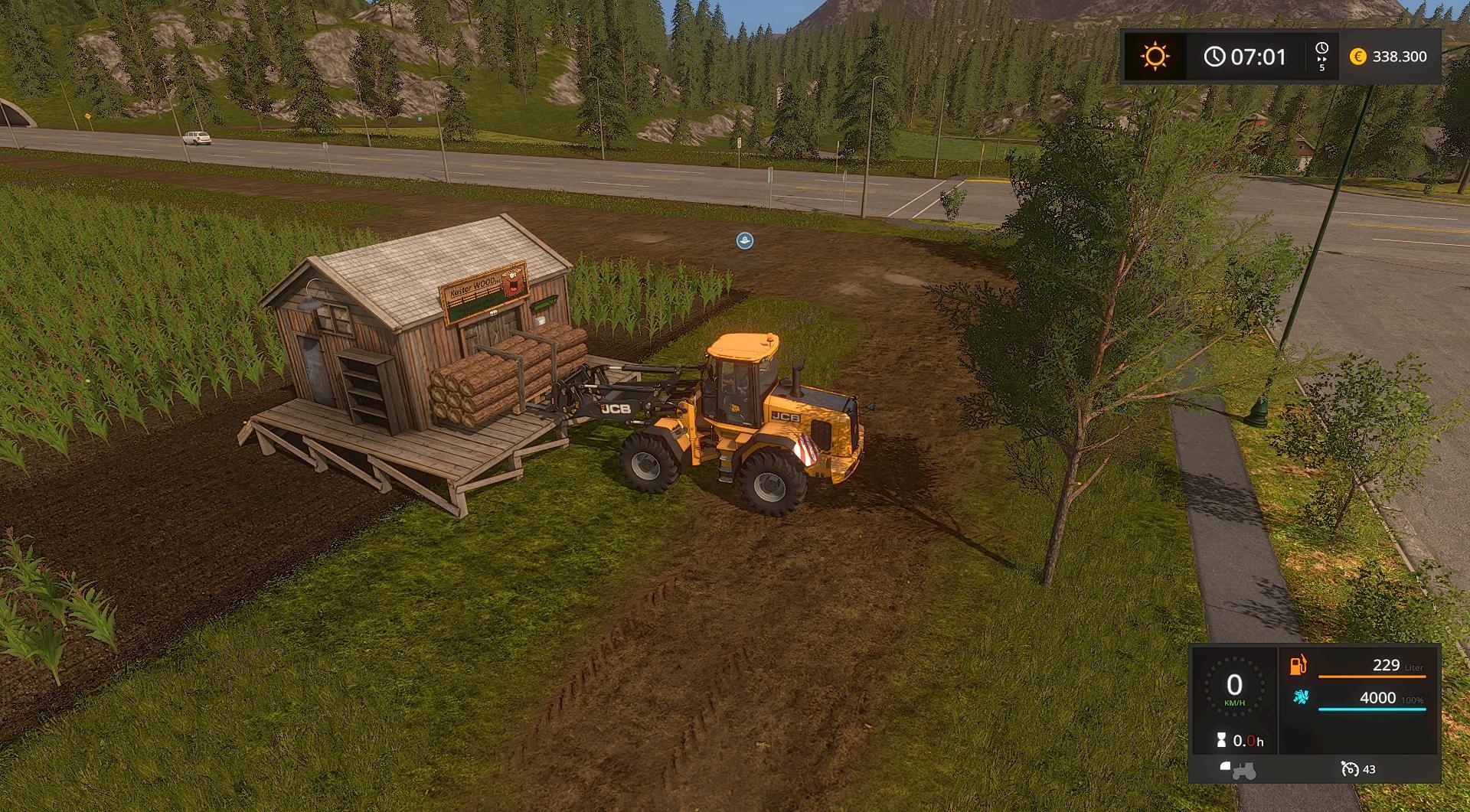This screenshot has width=1470, height=812.
Task: Select the time scale clock icon
Action: pos(1321,48)
